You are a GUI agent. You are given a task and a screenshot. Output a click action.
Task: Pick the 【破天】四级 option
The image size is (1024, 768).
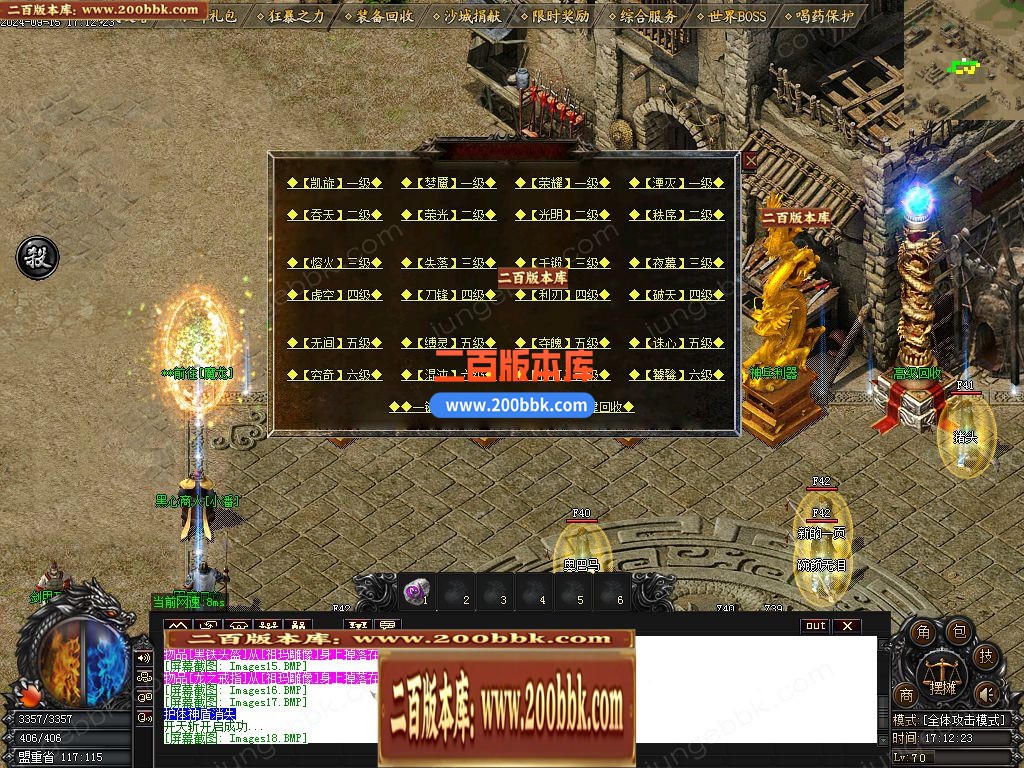tap(677, 295)
